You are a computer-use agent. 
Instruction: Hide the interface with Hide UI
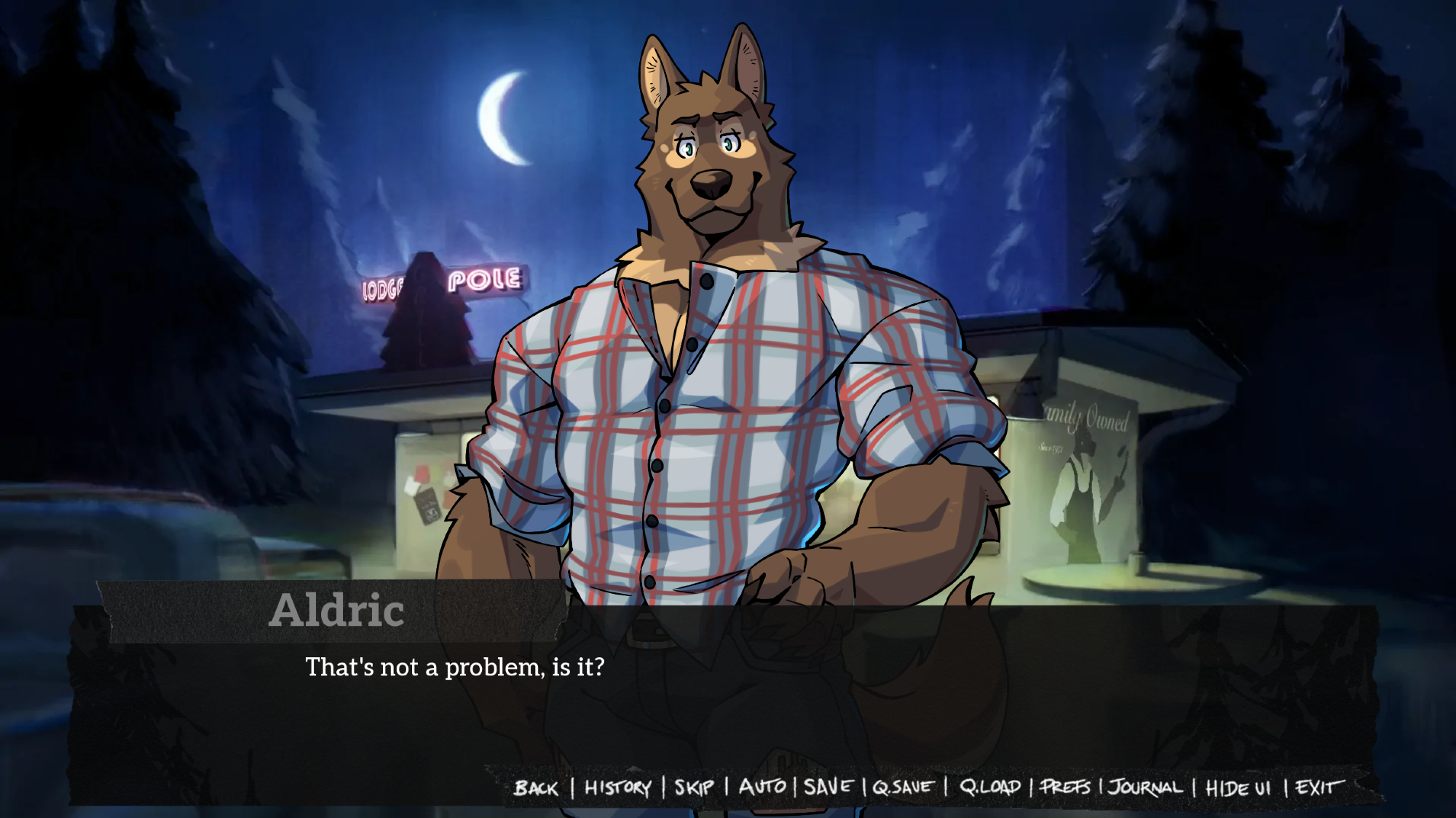coord(1238,788)
